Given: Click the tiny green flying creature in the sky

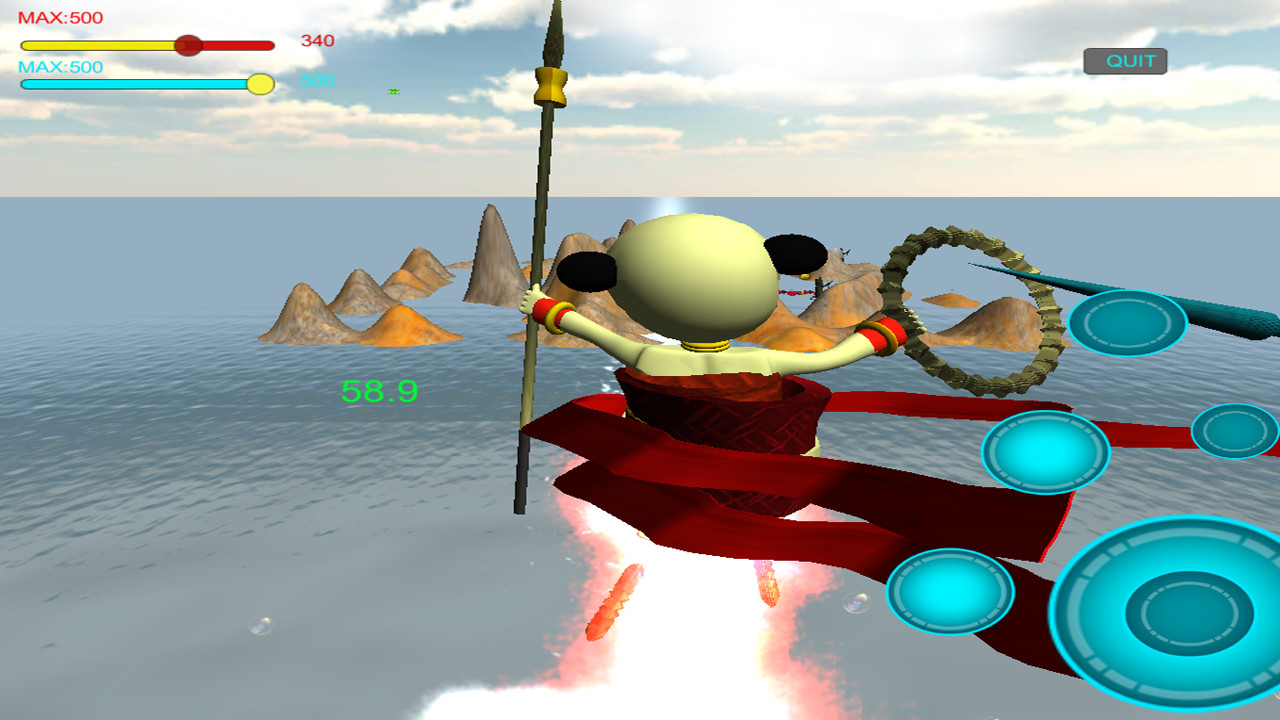Looking at the screenshot, I should [x=393, y=90].
